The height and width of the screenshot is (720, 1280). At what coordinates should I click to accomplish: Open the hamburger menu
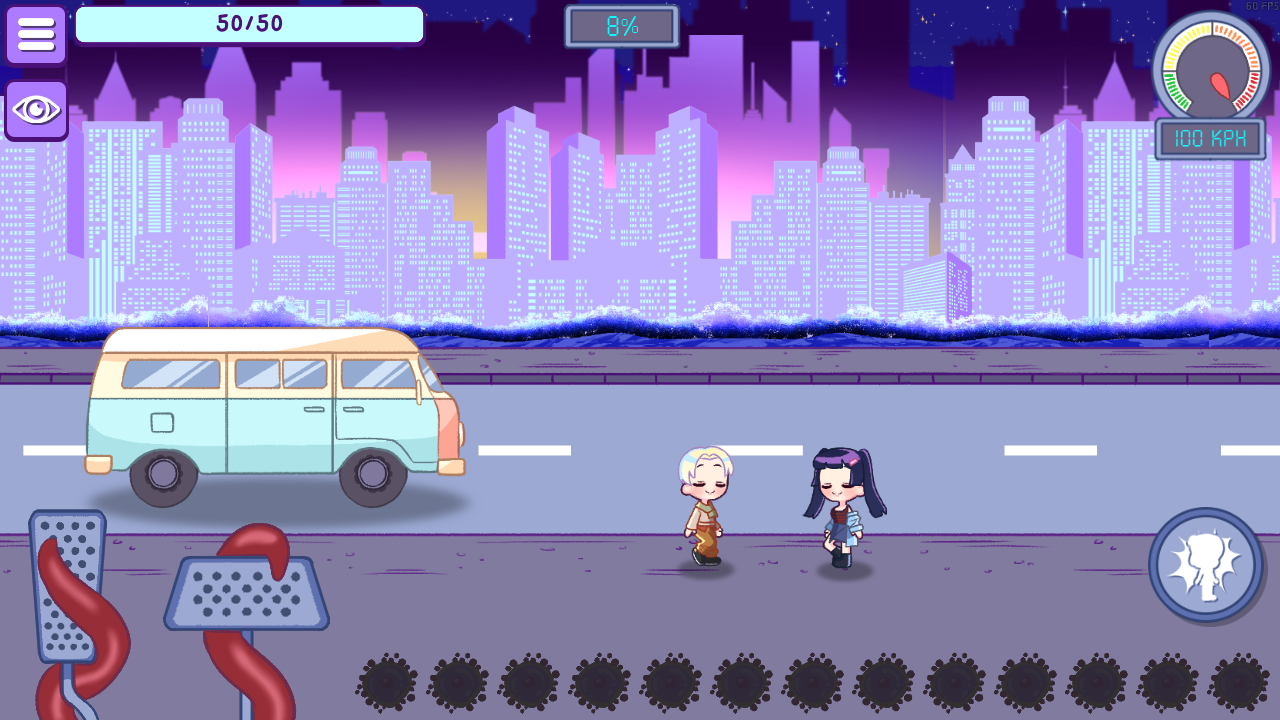pyautogui.click(x=36, y=35)
